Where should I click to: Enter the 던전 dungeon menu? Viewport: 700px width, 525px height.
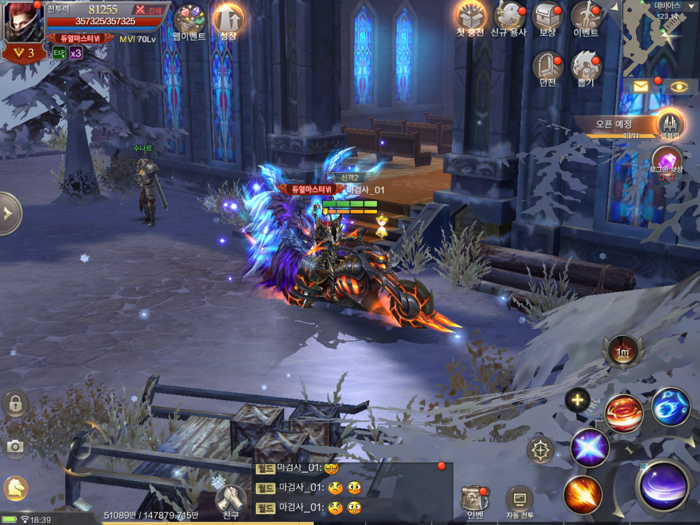(547, 66)
